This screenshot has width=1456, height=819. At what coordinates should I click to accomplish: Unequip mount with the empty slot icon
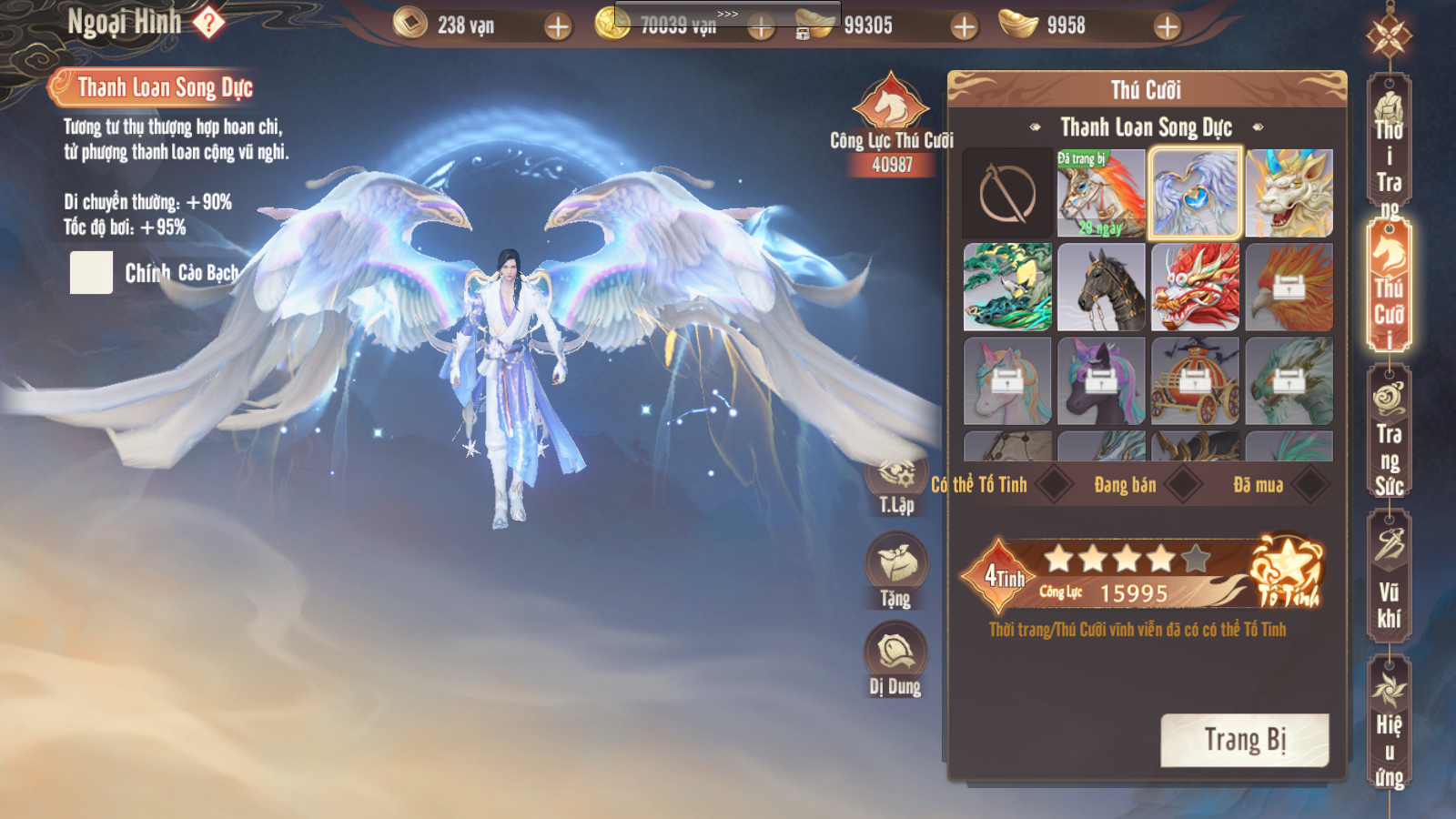click(x=1007, y=193)
